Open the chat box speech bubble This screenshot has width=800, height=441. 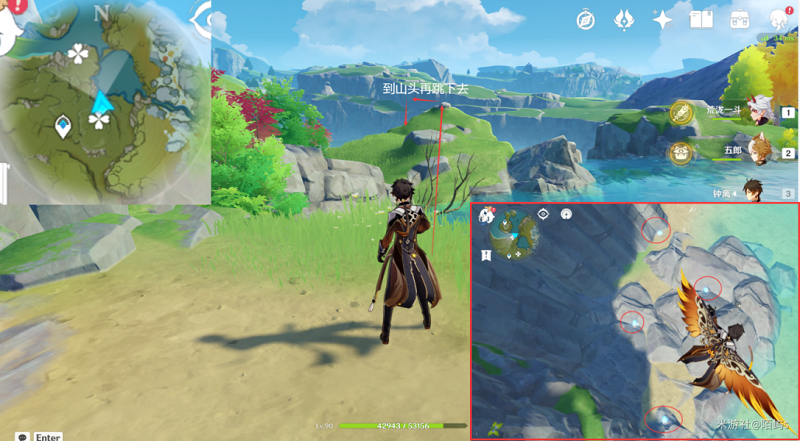pyautogui.click(x=22, y=436)
